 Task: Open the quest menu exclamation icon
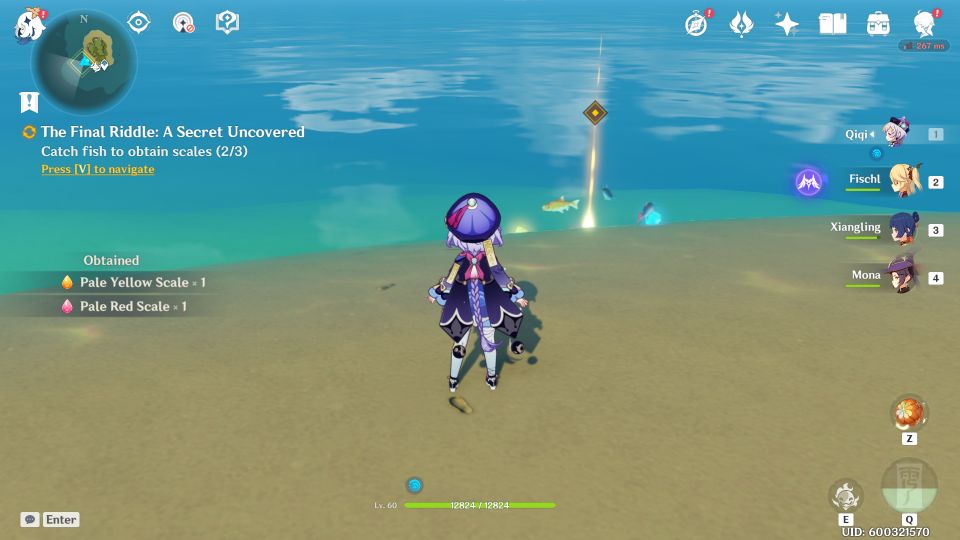(x=29, y=101)
